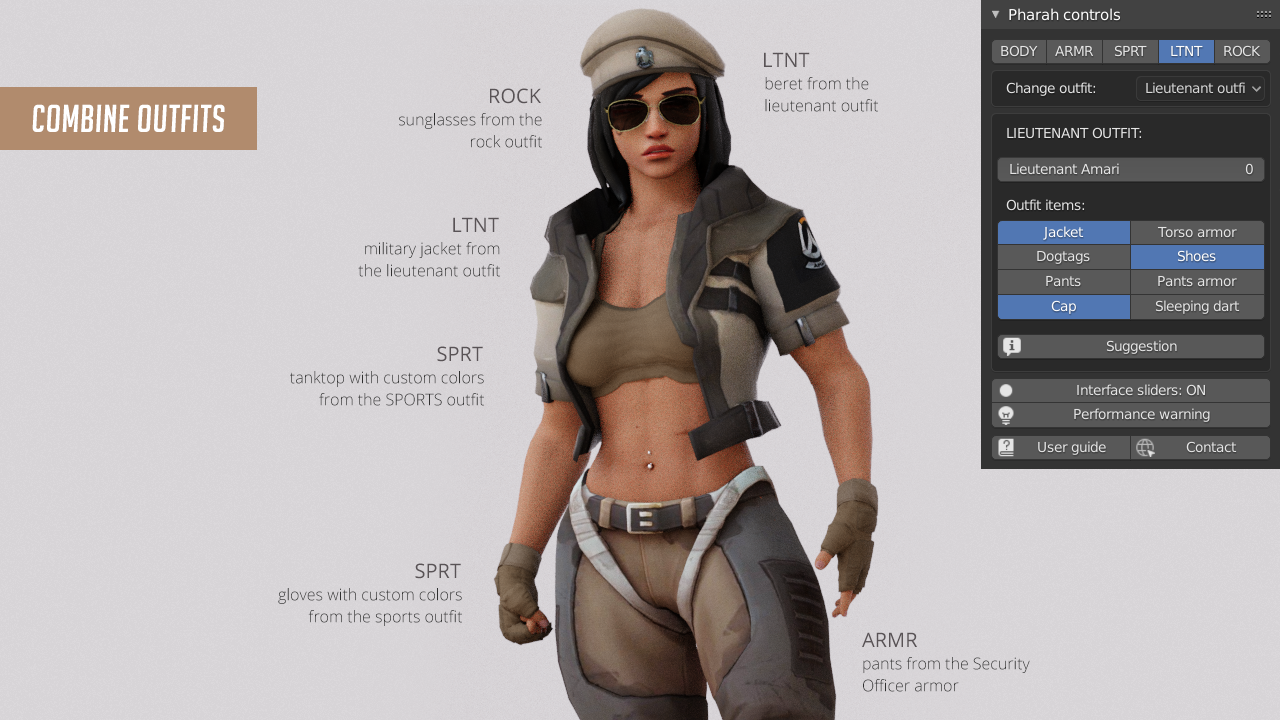Open the SPRT tab
The height and width of the screenshot is (720, 1280).
1129,51
